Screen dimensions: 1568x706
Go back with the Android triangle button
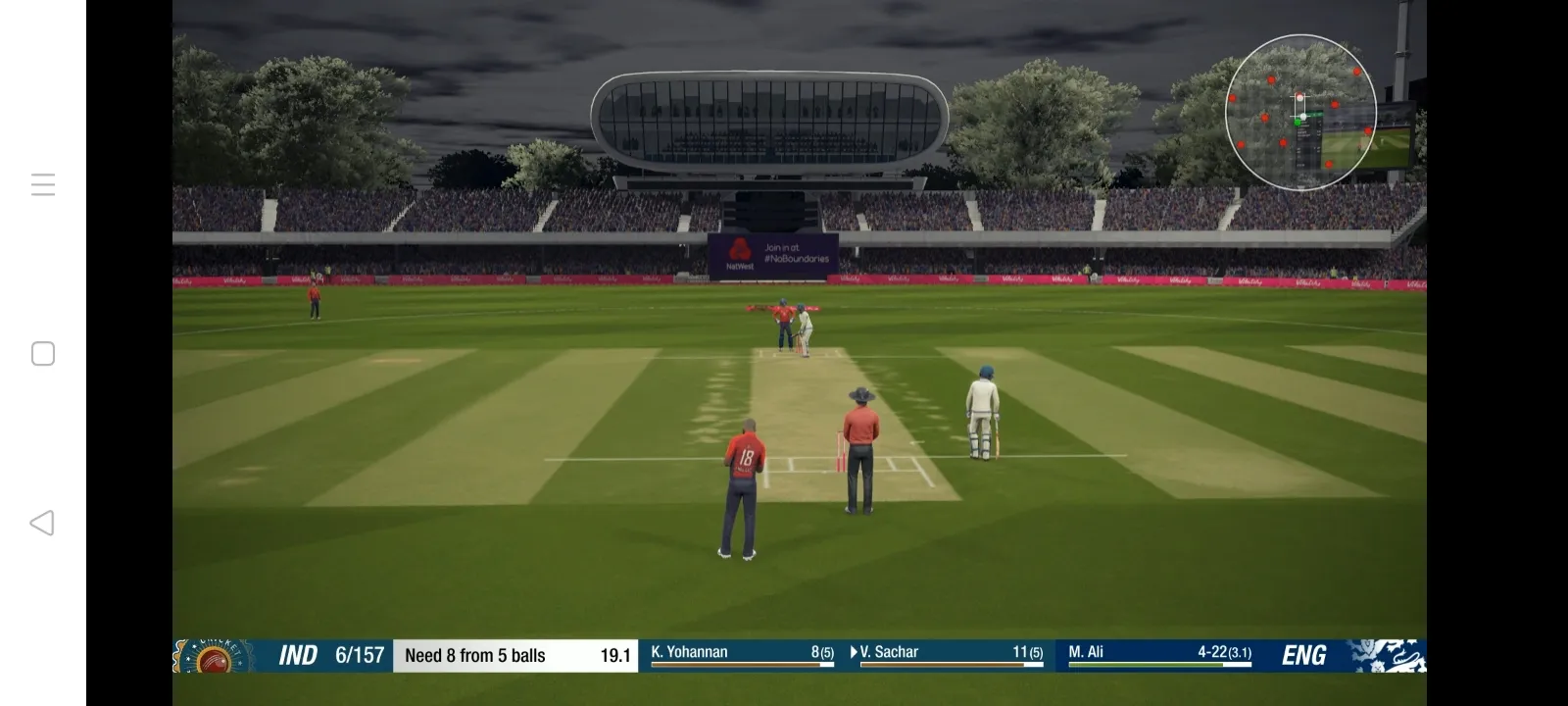(42, 523)
